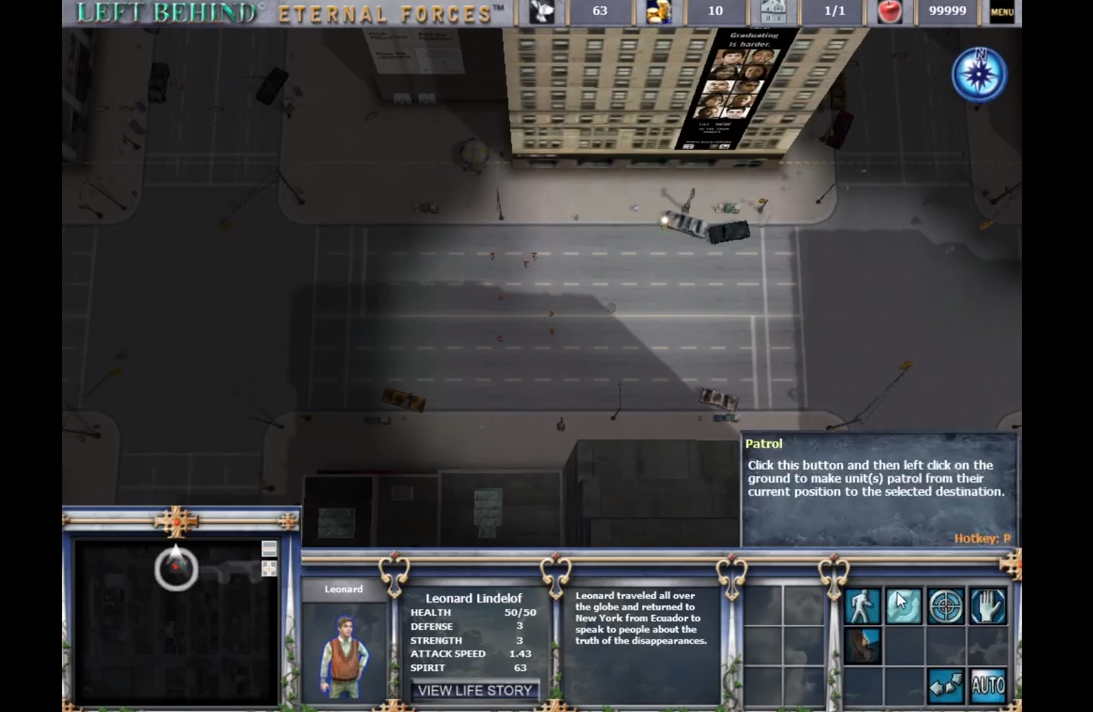Screen dimensions: 1093x712
Task: Click the house population icon
Action: tap(773, 12)
